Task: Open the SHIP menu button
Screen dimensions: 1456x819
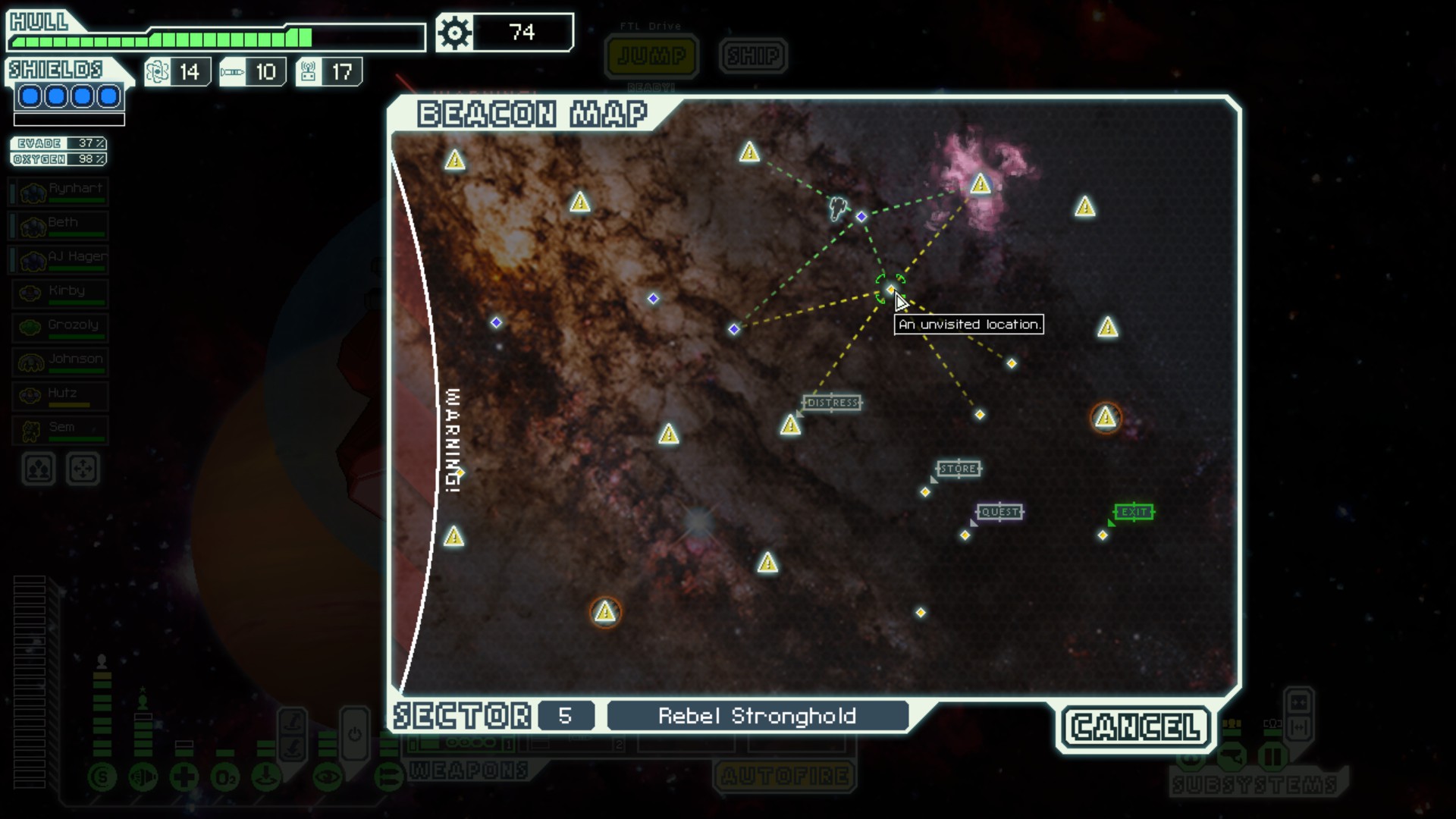Action: 752,55
